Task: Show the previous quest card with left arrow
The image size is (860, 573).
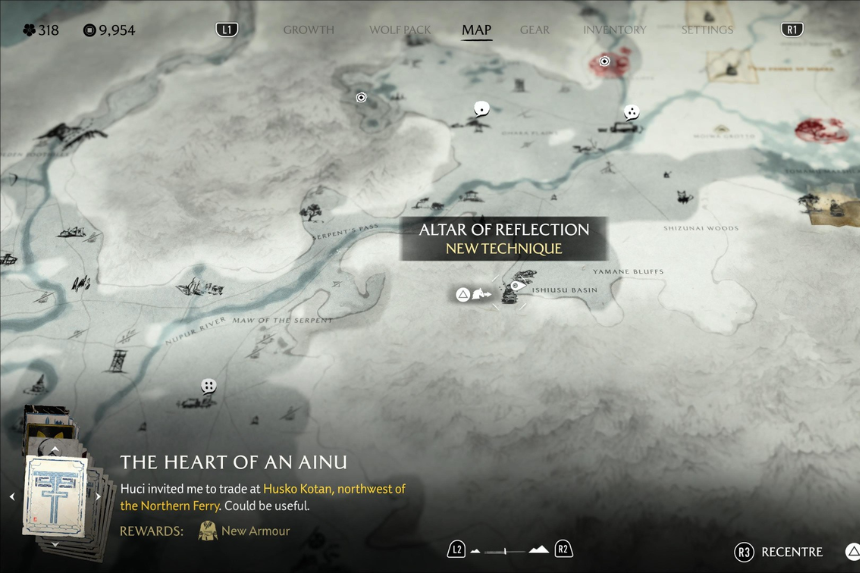Action: coord(12,496)
